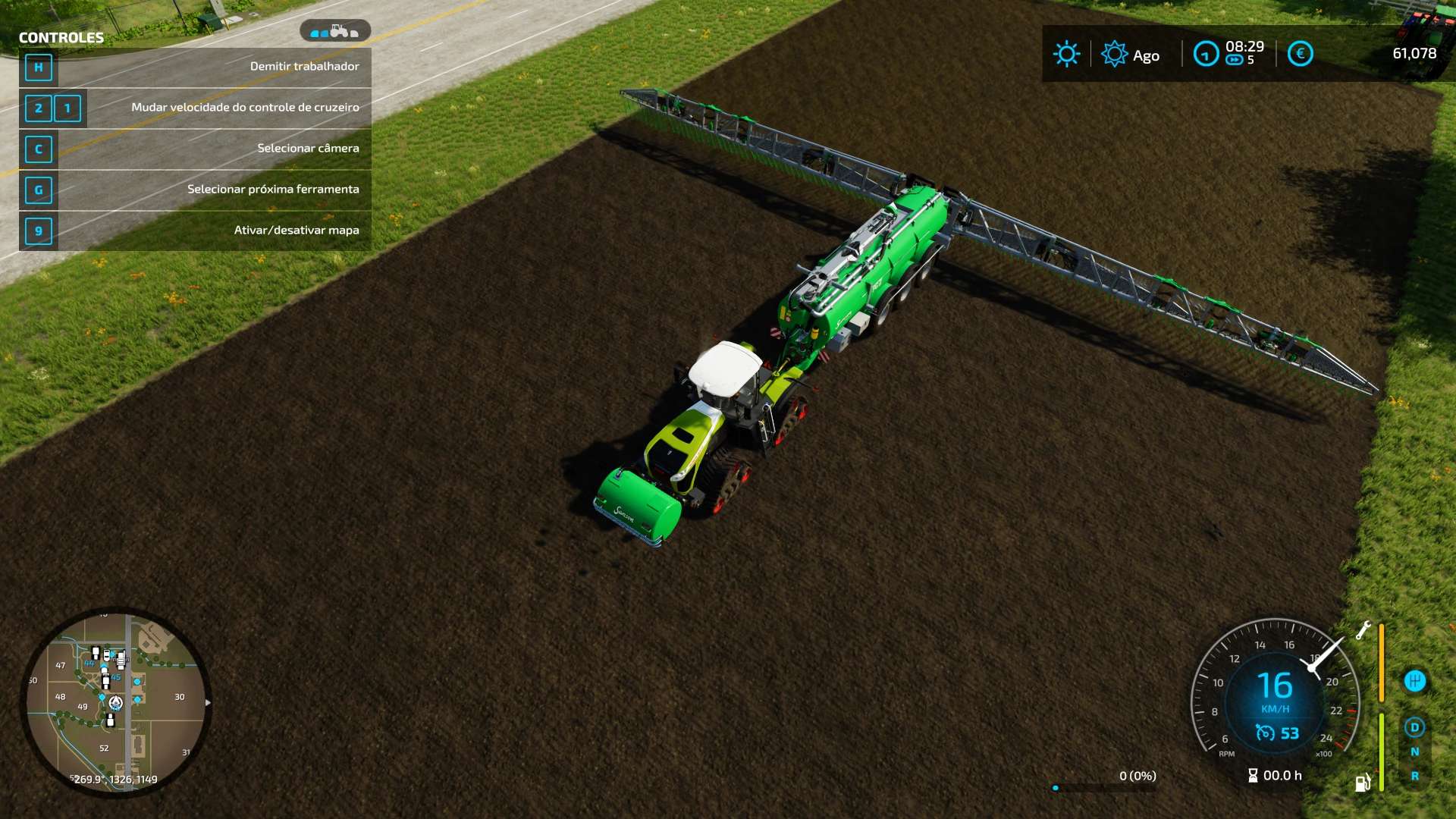Click the vehicle schema icon above controls
1456x819 pixels.
pos(334,31)
